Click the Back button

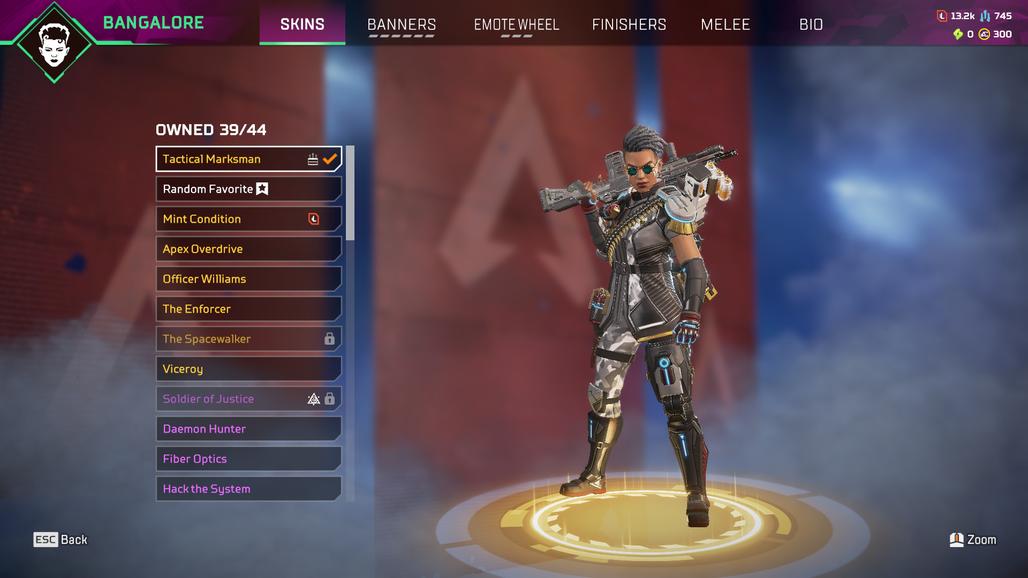[61, 540]
